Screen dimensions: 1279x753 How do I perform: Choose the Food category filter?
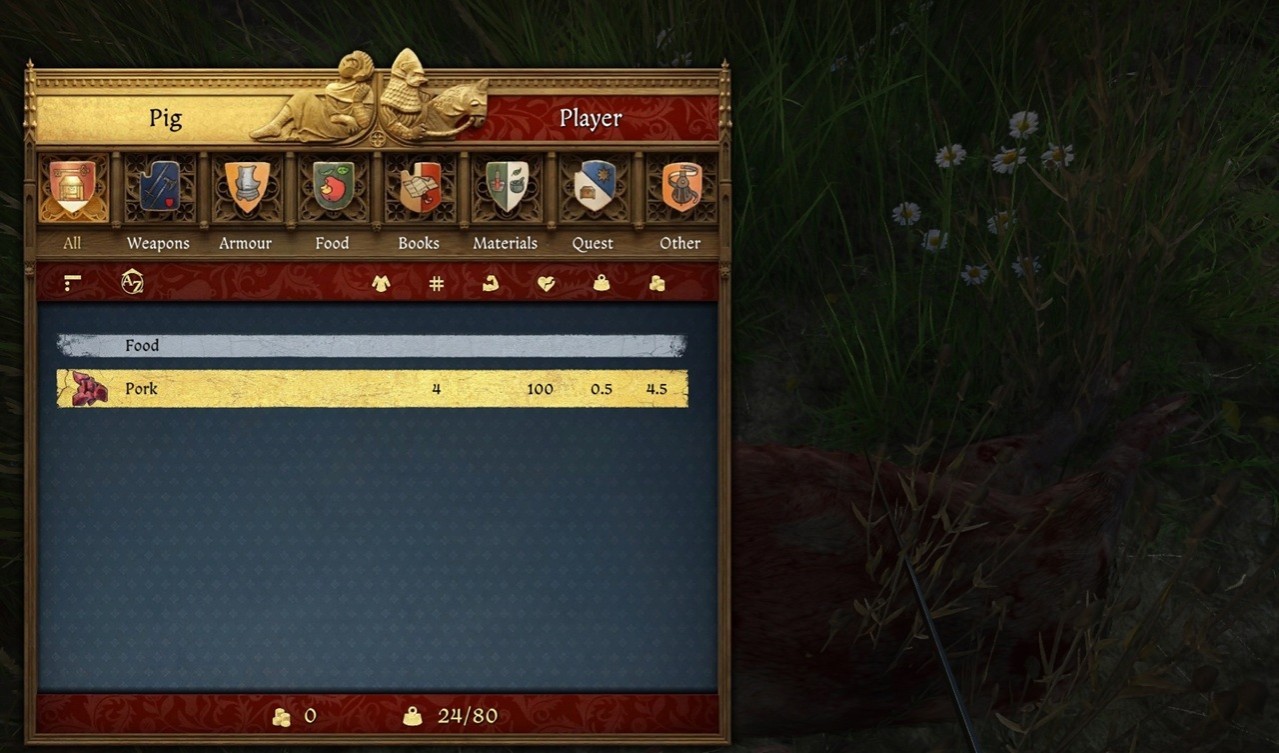(x=332, y=188)
